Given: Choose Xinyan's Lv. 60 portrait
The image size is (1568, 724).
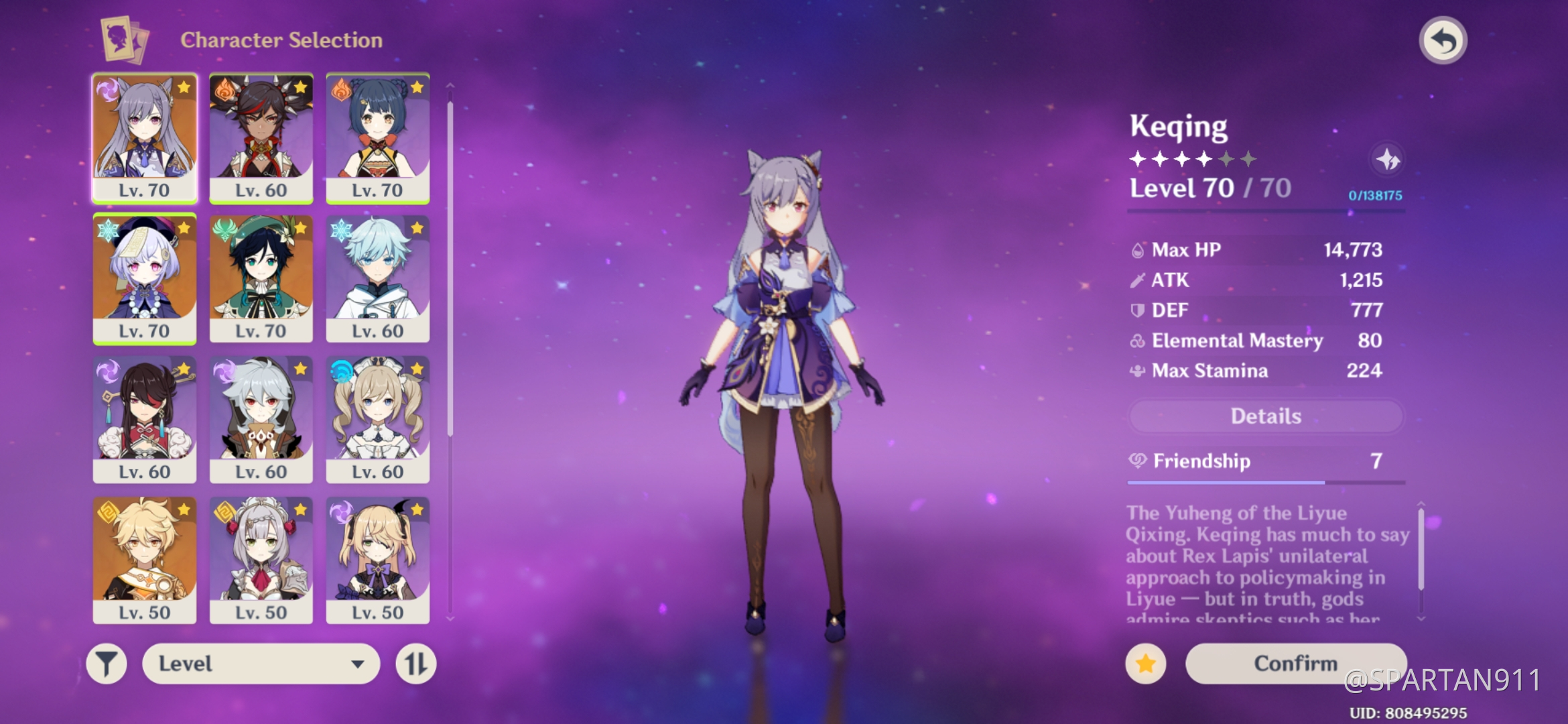Looking at the screenshot, I should click(261, 137).
